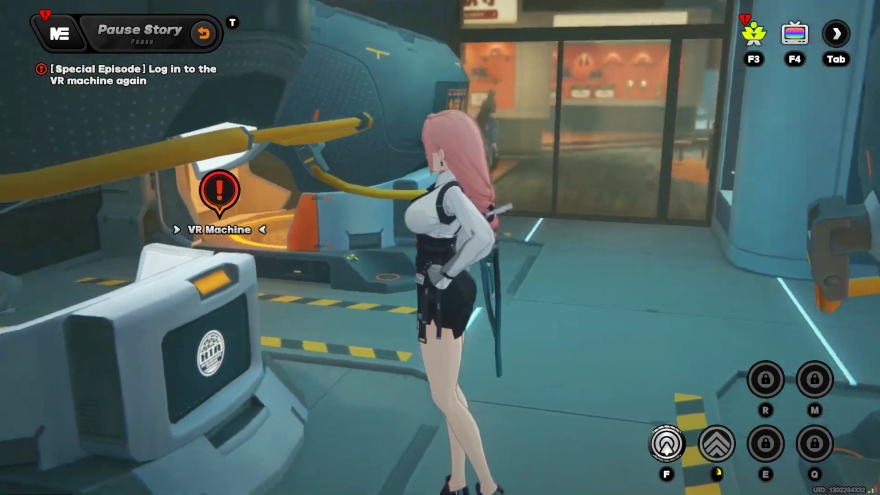This screenshot has width=880, height=495.
Task: Open the rainbow TV icon
Action: (x=795, y=33)
